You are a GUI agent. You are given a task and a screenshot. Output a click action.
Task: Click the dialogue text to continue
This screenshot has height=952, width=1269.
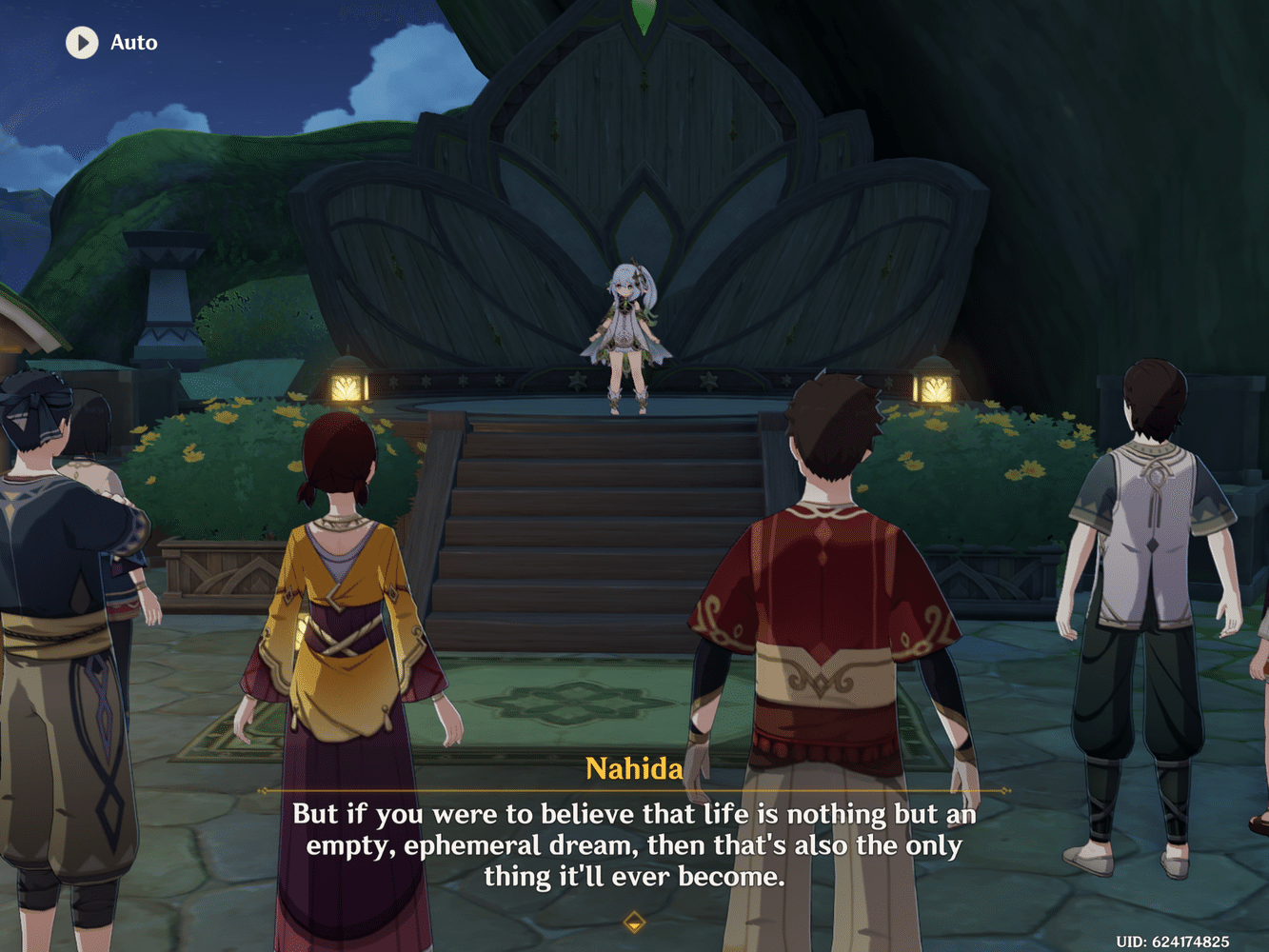pos(634,844)
